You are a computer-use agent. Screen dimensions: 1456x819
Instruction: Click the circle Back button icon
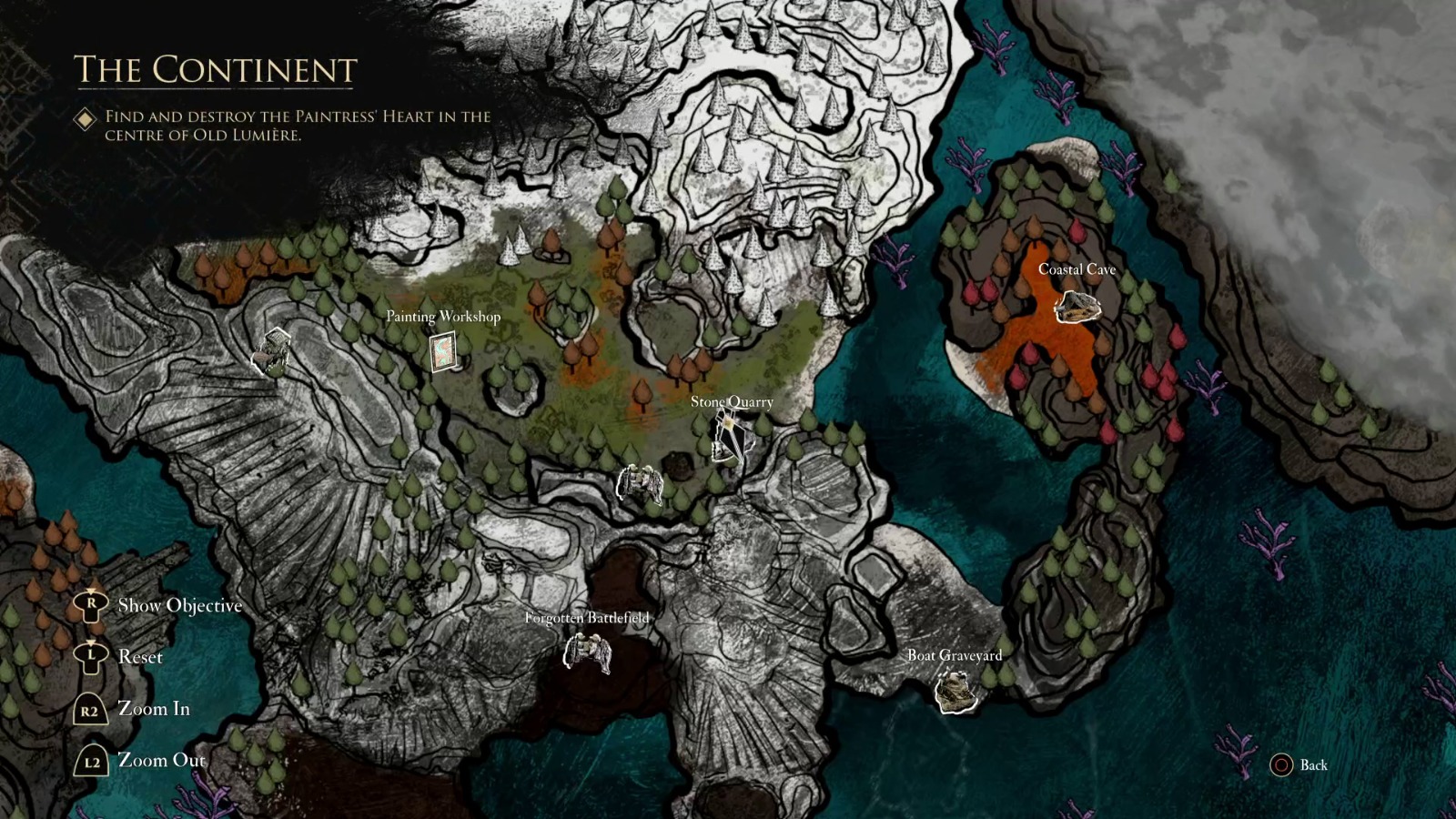(1284, 767)
